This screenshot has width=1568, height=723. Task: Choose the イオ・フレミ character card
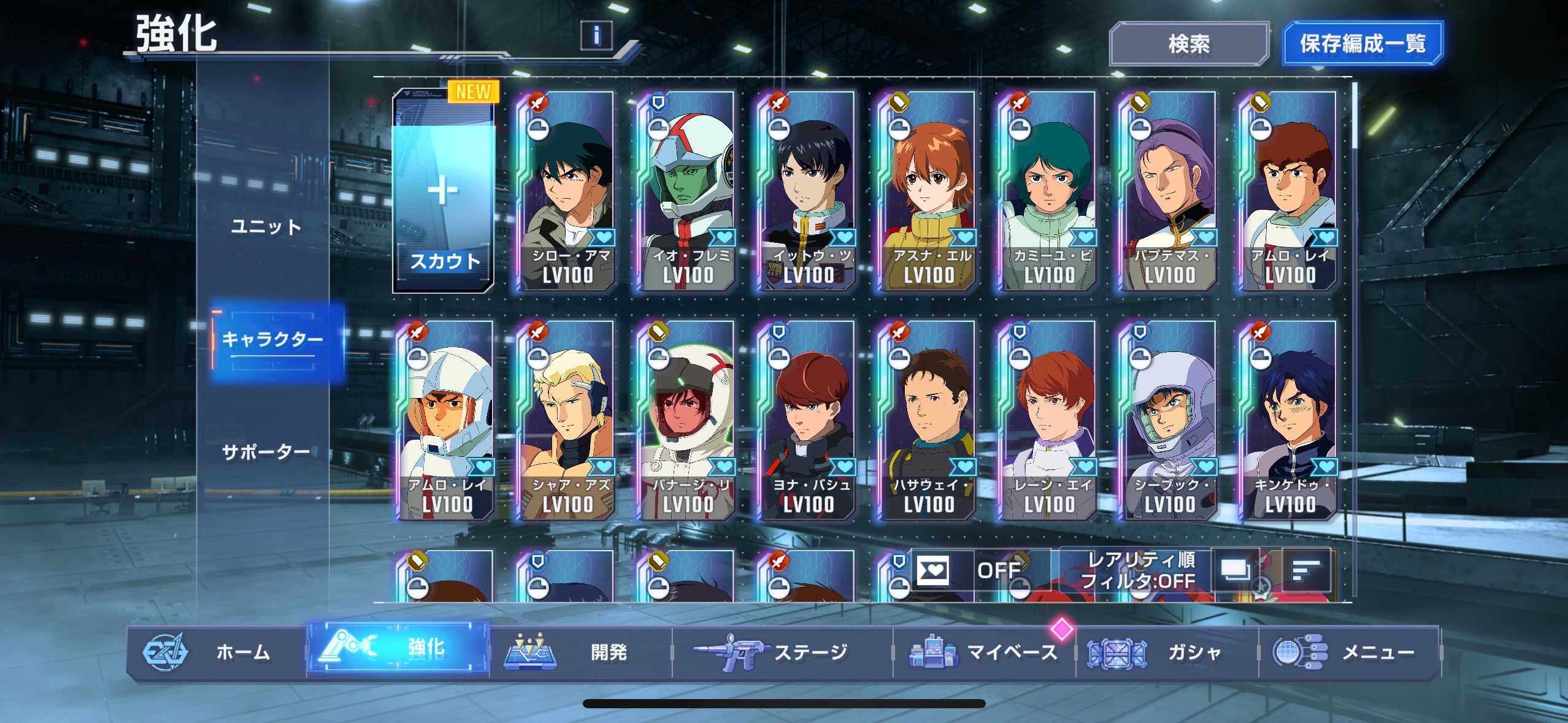pyautogui.click(x=686, y=191)
